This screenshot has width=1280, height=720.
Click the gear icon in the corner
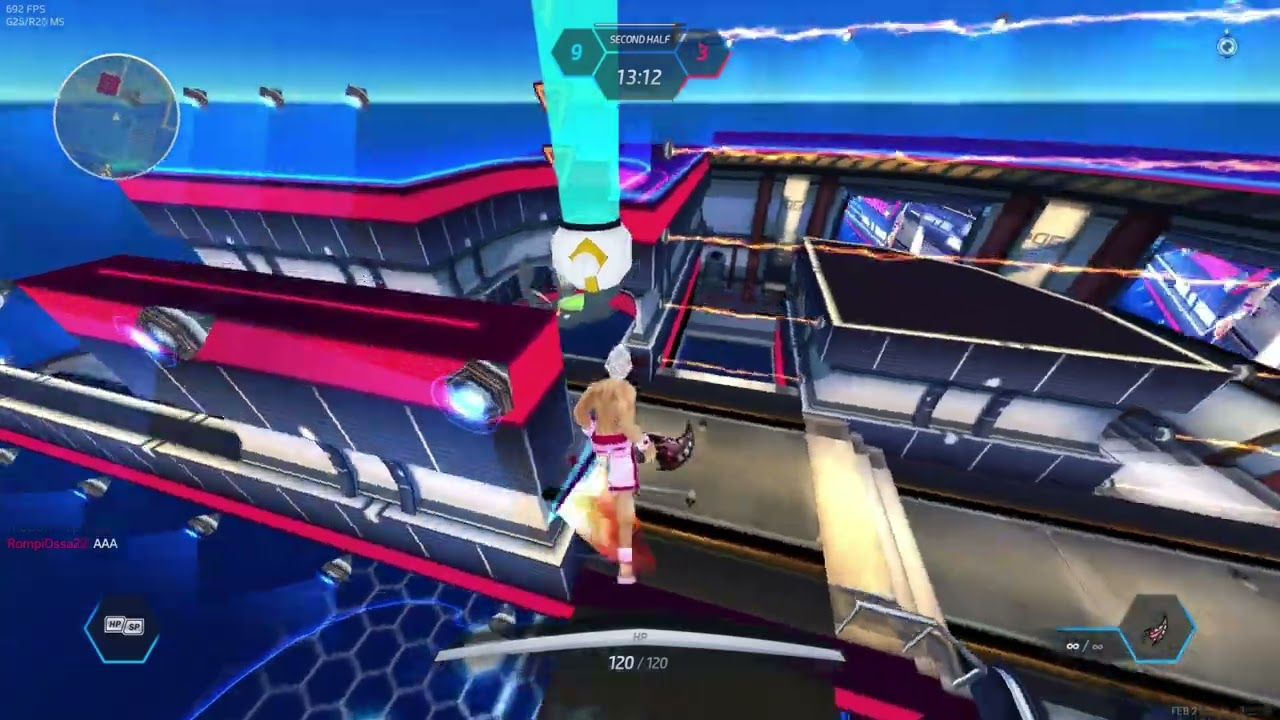[1227, 46]
